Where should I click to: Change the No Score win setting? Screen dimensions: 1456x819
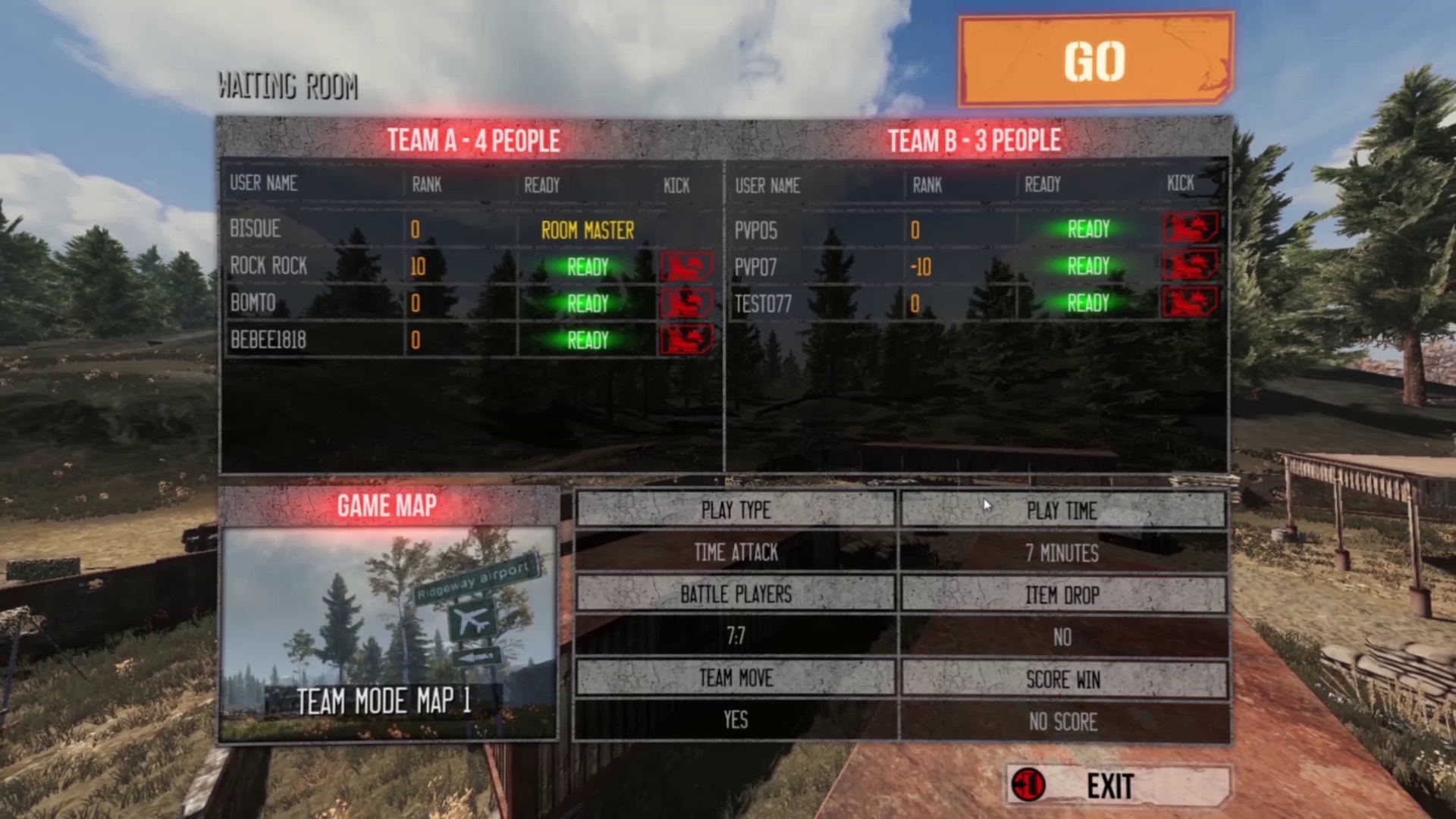[x=1062, y=721]
